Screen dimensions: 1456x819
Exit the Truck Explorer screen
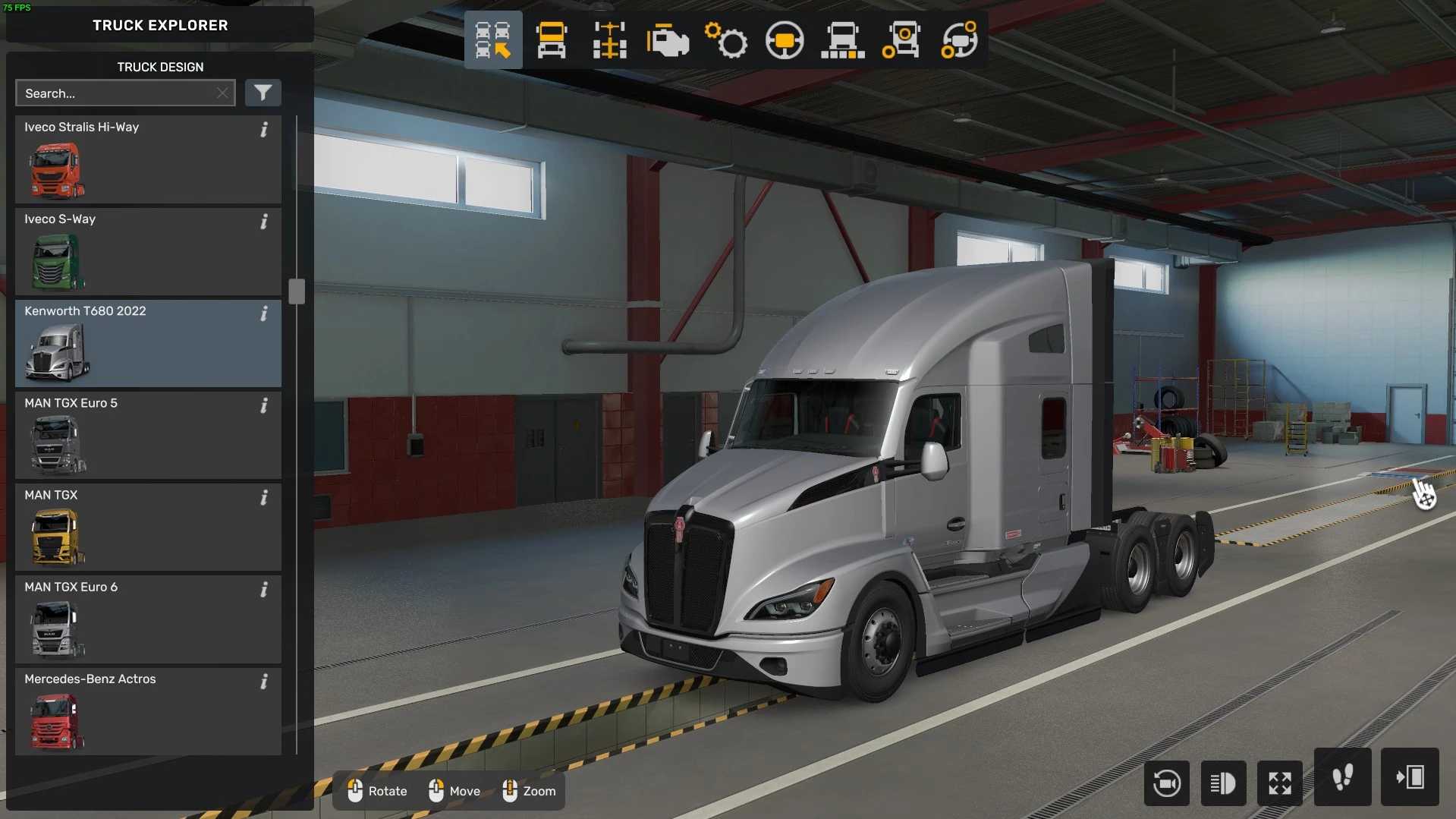(1410, 777)
